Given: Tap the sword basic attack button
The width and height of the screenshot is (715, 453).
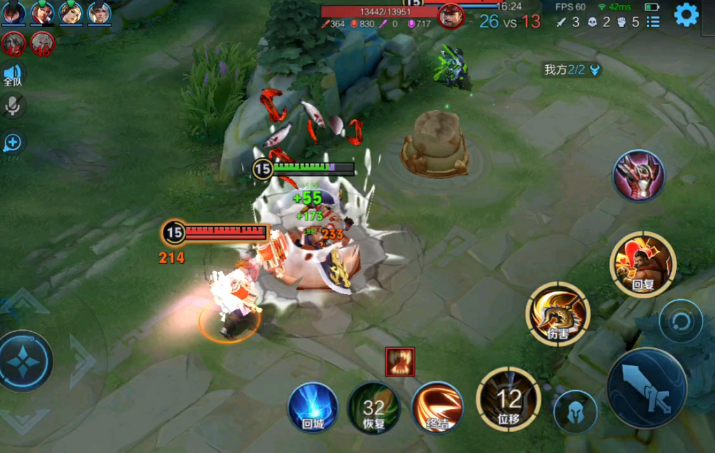Looking at the screenshot, I should tap(647, 387).
